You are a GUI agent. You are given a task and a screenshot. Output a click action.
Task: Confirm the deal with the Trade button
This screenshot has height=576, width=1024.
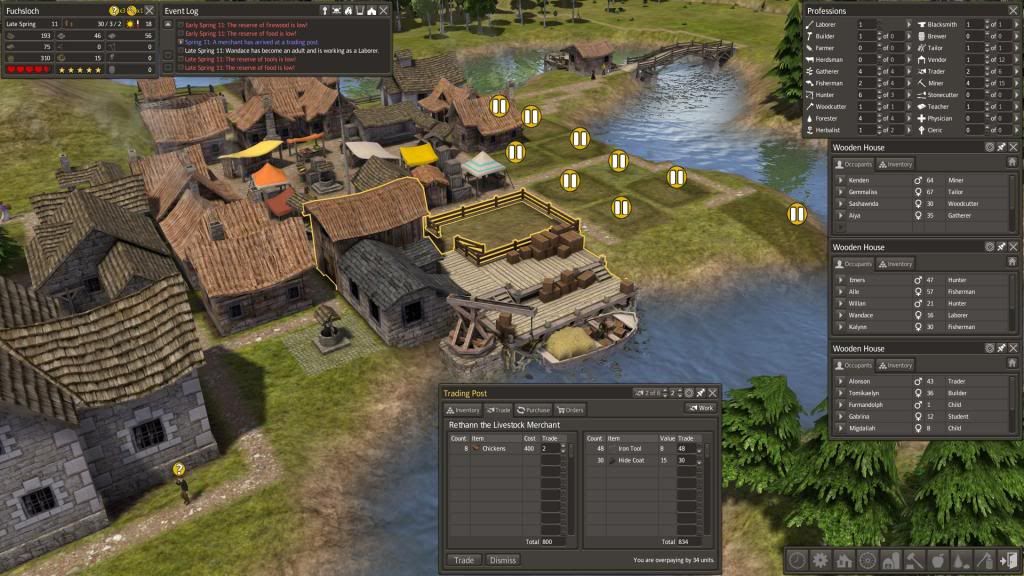tap(463, 560)
